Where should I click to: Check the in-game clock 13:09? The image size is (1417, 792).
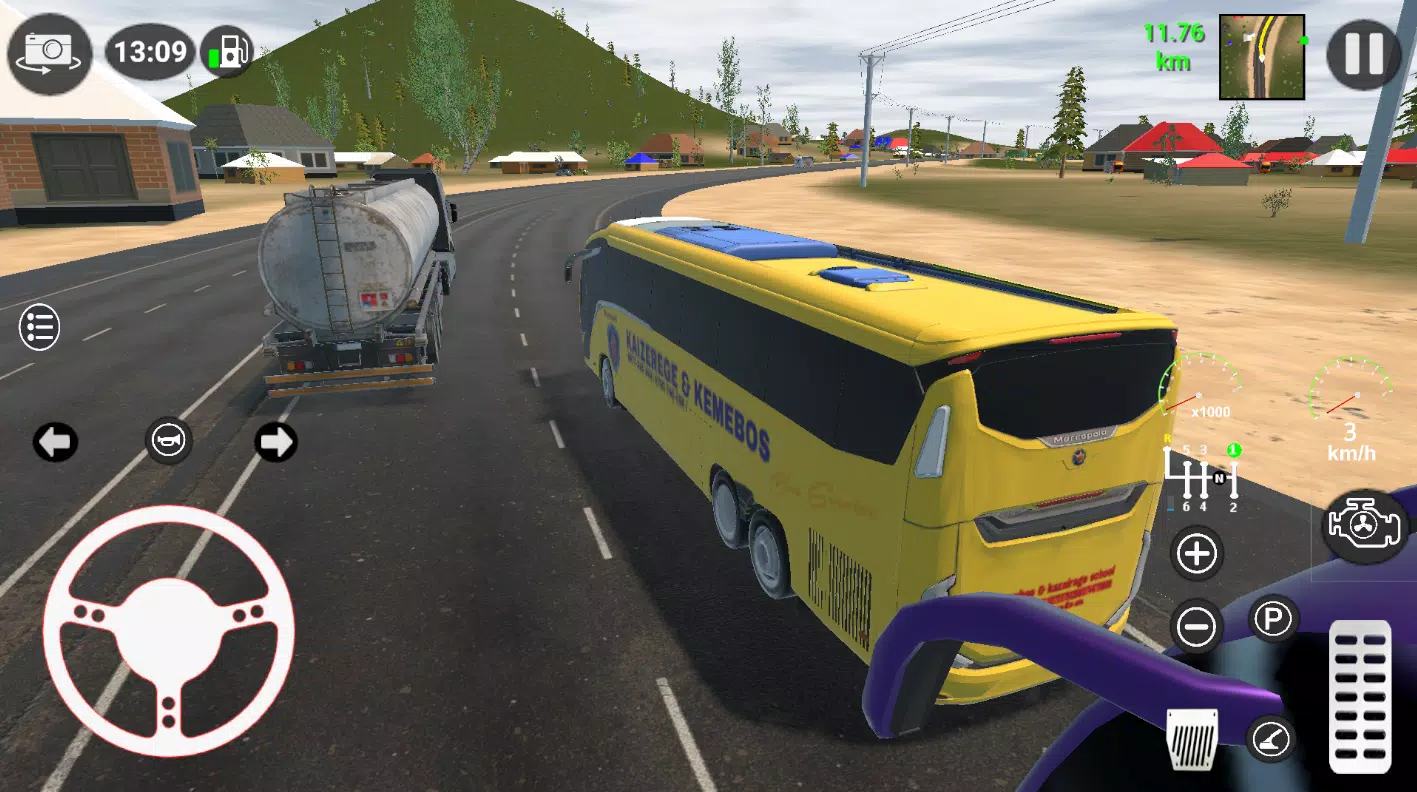click(x=150, y=51)
